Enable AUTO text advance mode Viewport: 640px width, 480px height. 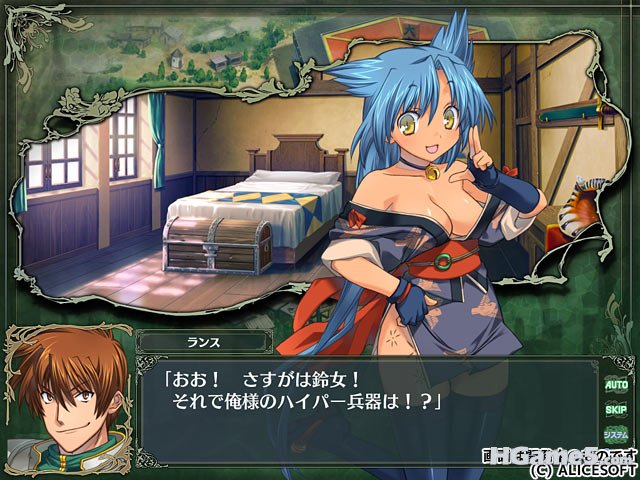click(616, 383)
